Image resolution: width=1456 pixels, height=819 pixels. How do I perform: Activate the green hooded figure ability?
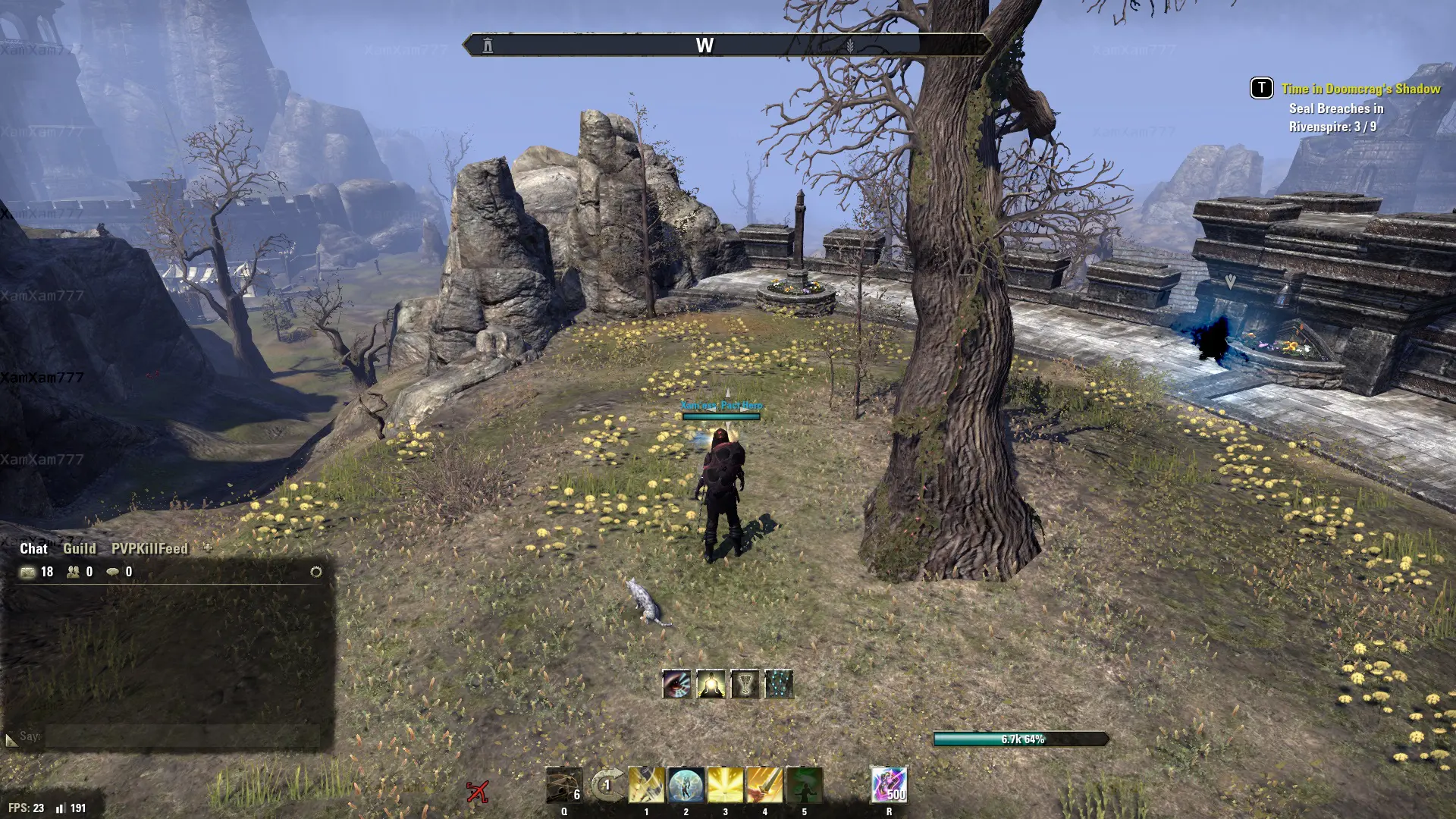[x=804, y=785]
